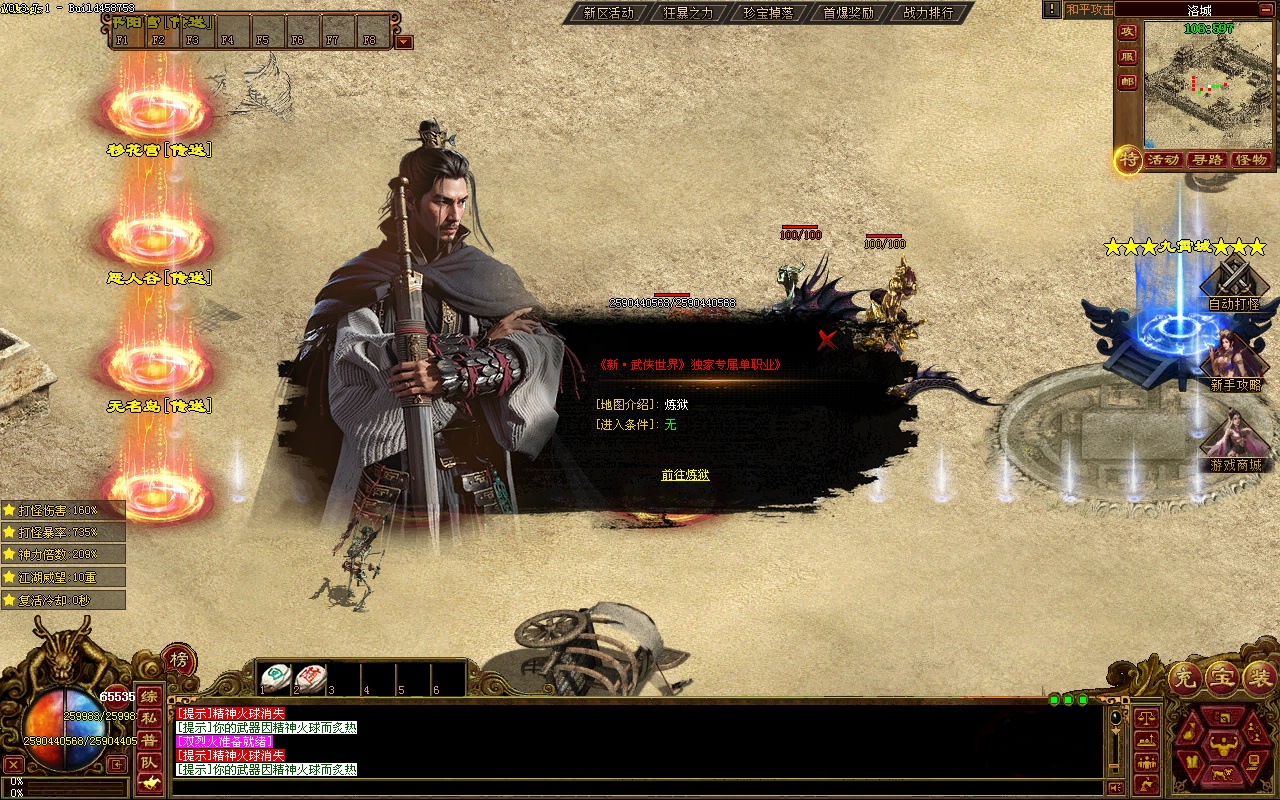Minimize the 洛城 minimap panel
The width and height of the screenshot is (1280, 800).
click(x=1267, y=10)
